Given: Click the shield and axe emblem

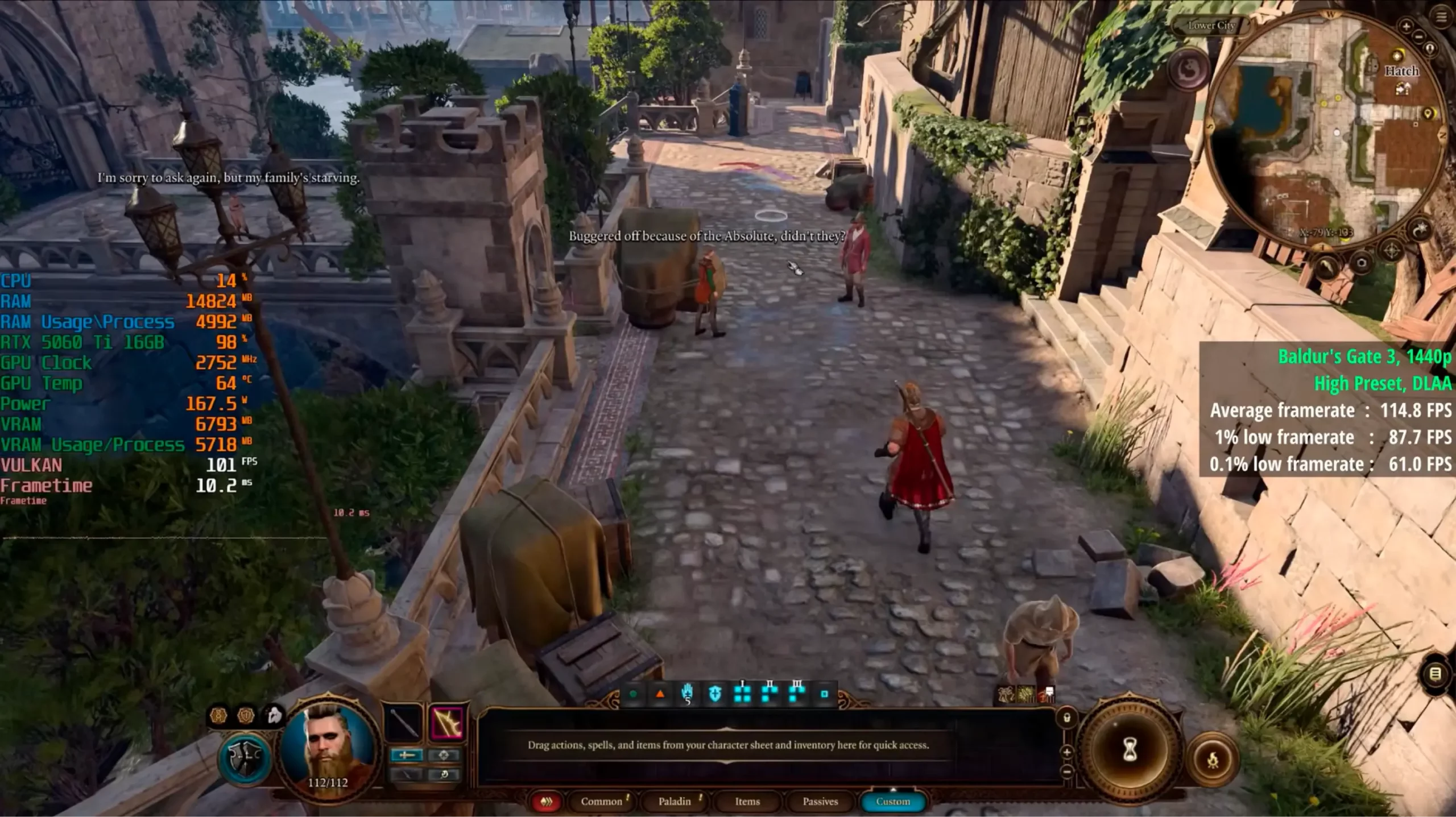Looking at the screenshot, I should 245,758.
